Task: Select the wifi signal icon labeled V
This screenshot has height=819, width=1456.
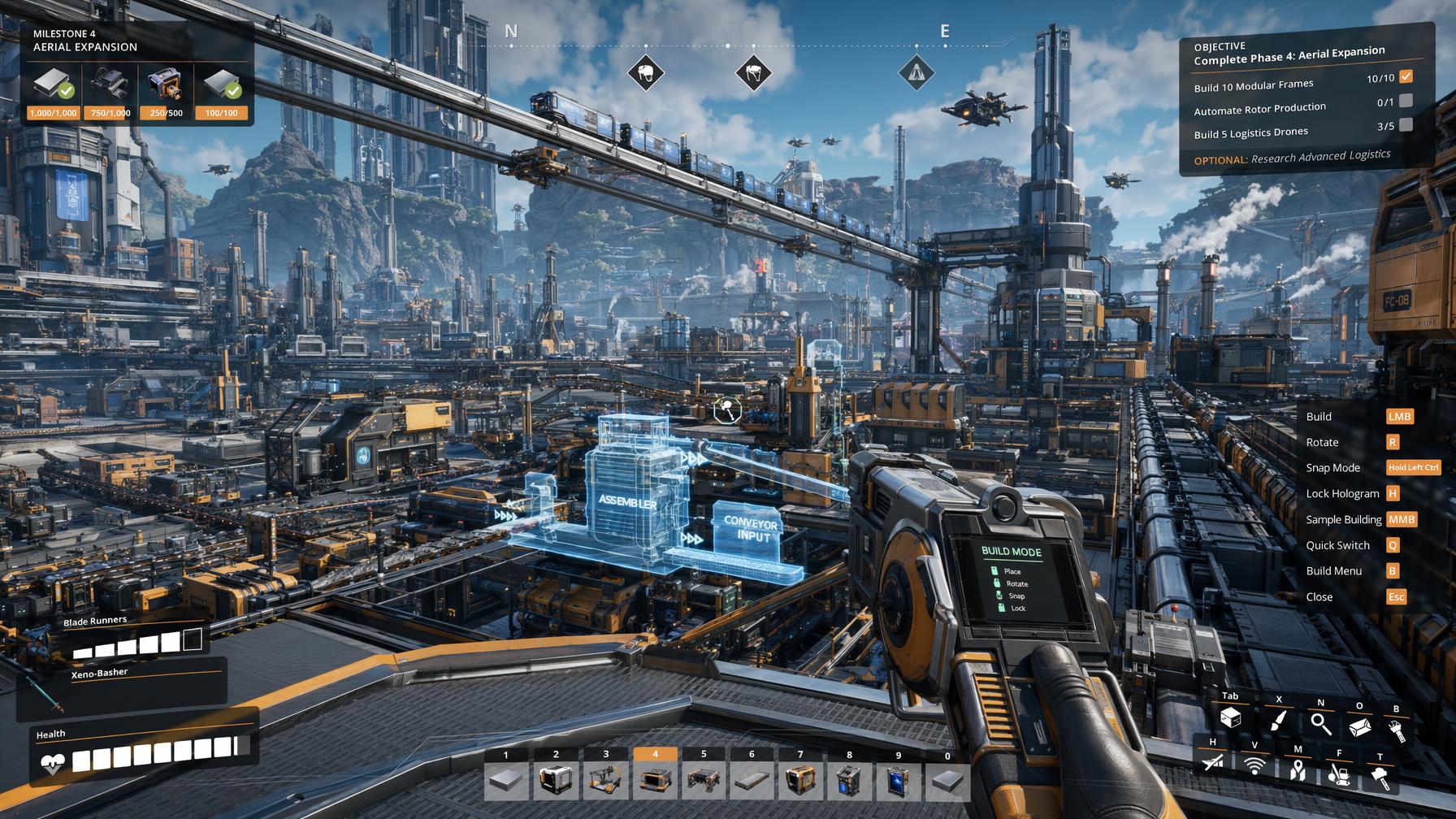Action: tap(1254, 767)
